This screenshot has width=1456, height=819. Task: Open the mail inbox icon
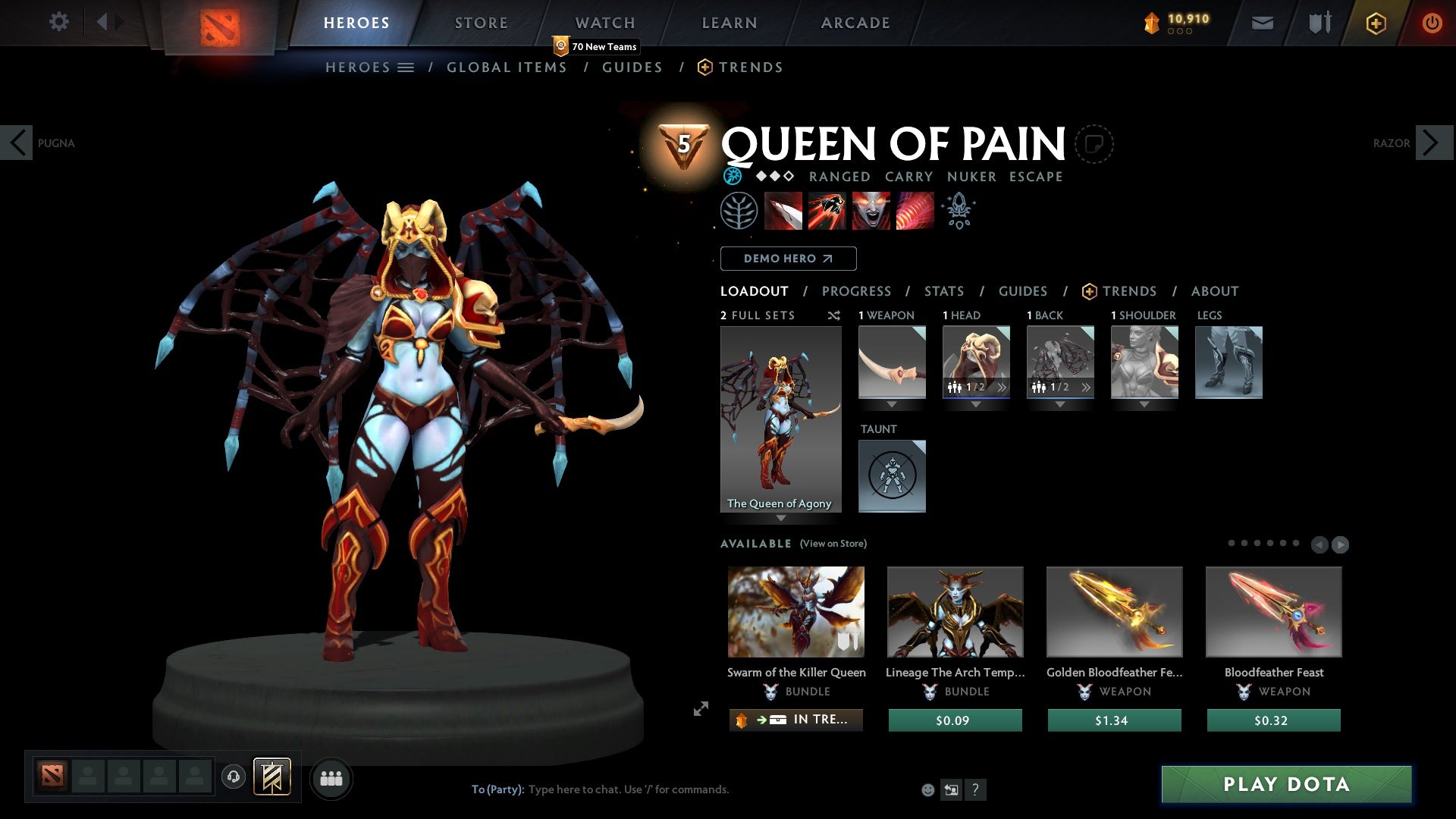(1262, 23)
